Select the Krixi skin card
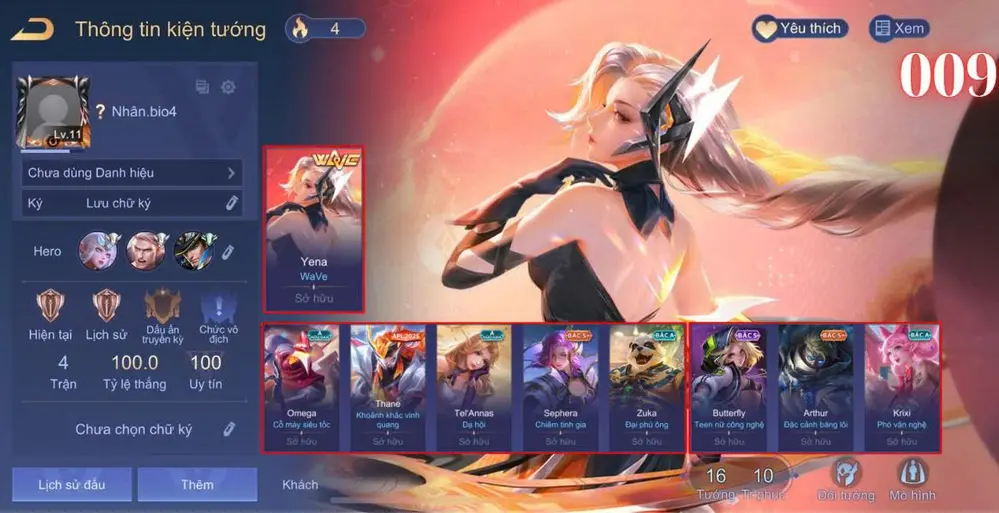This screenshot has height=513, width=999. coord(901,387)
